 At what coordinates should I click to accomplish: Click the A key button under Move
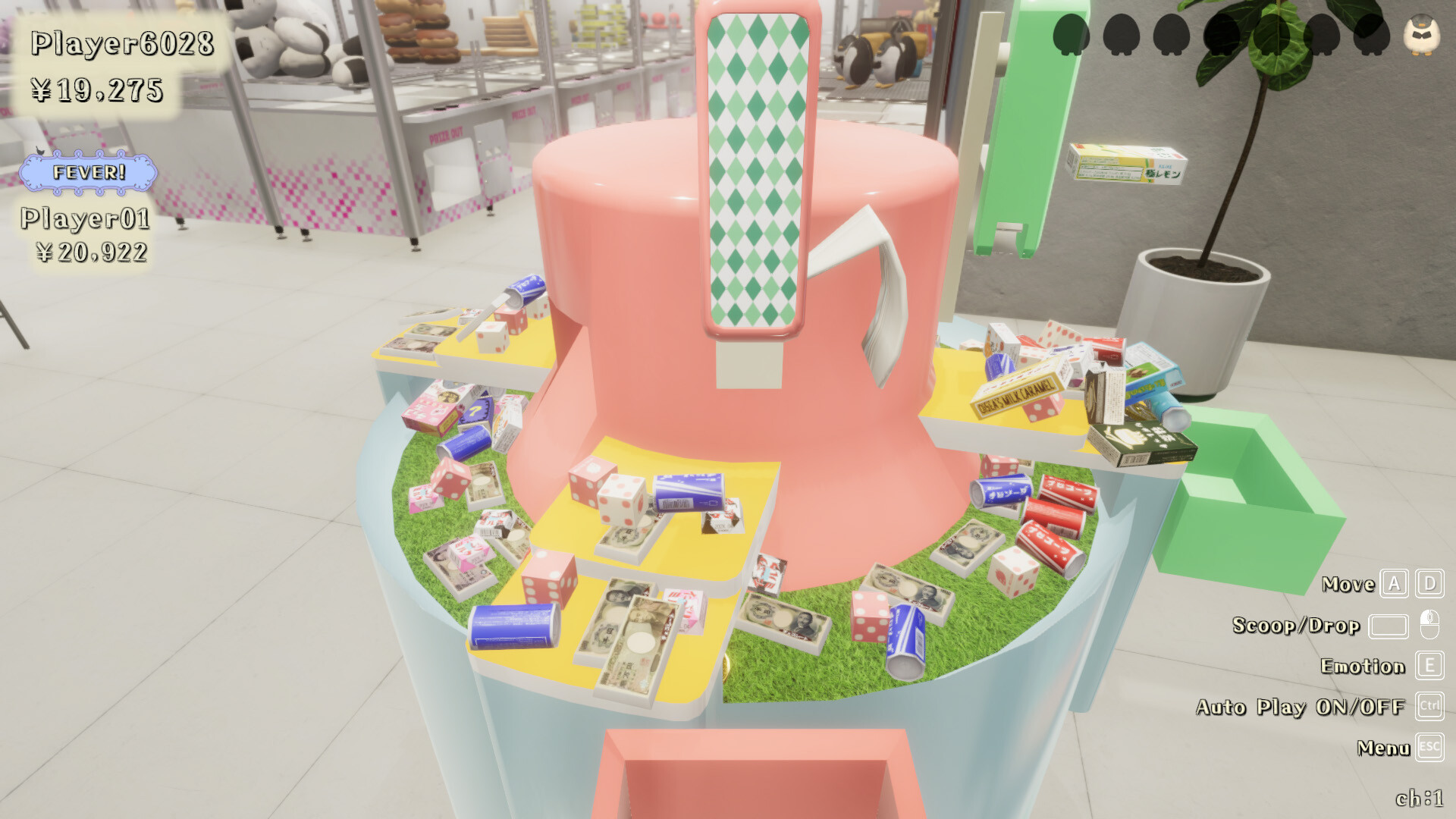click(x=1393, y=585)
